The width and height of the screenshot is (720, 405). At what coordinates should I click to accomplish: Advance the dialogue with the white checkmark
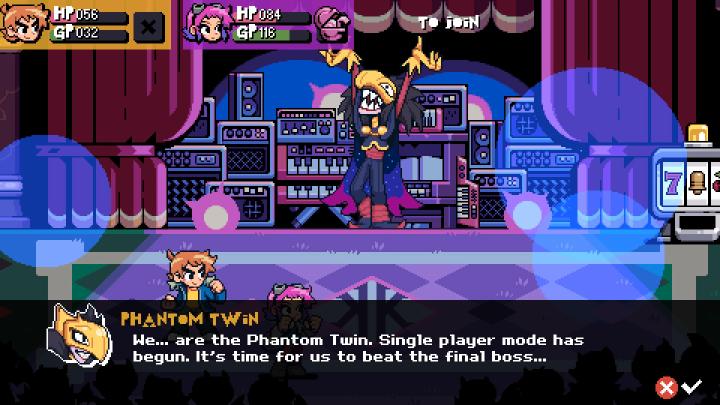(x=691, y=387)
